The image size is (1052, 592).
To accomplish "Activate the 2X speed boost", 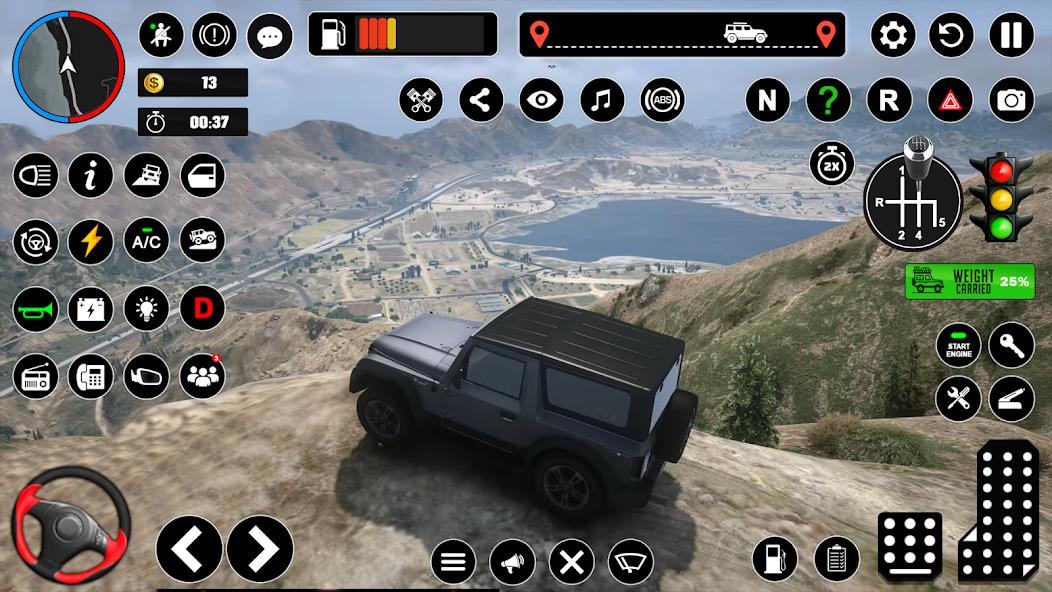I will [x=831, y=166].
